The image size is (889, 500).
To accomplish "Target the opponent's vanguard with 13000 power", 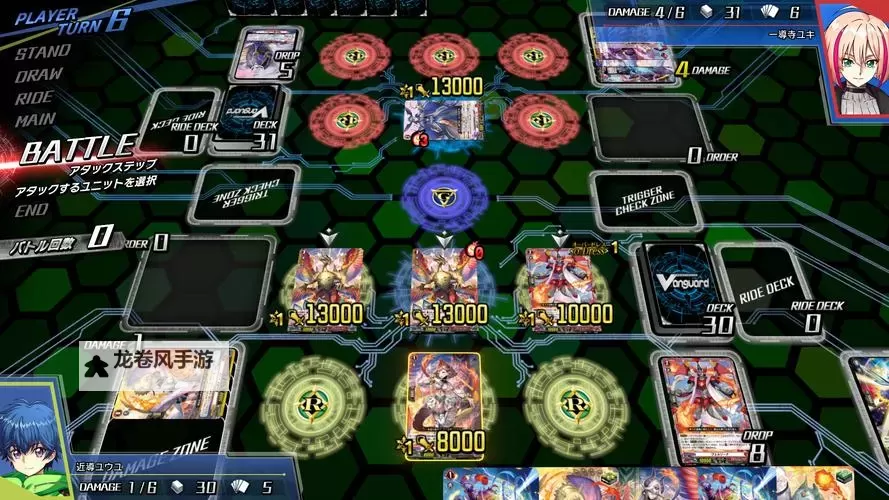I will pos(435,120).
